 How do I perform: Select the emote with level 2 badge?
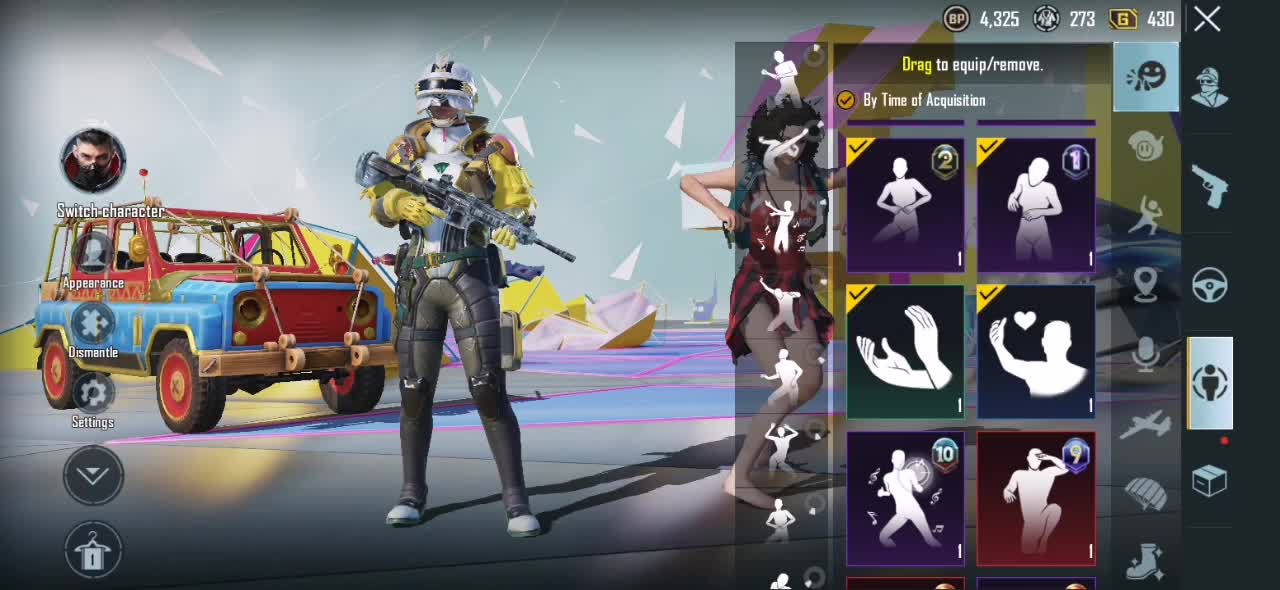click(x=905, y=205)
